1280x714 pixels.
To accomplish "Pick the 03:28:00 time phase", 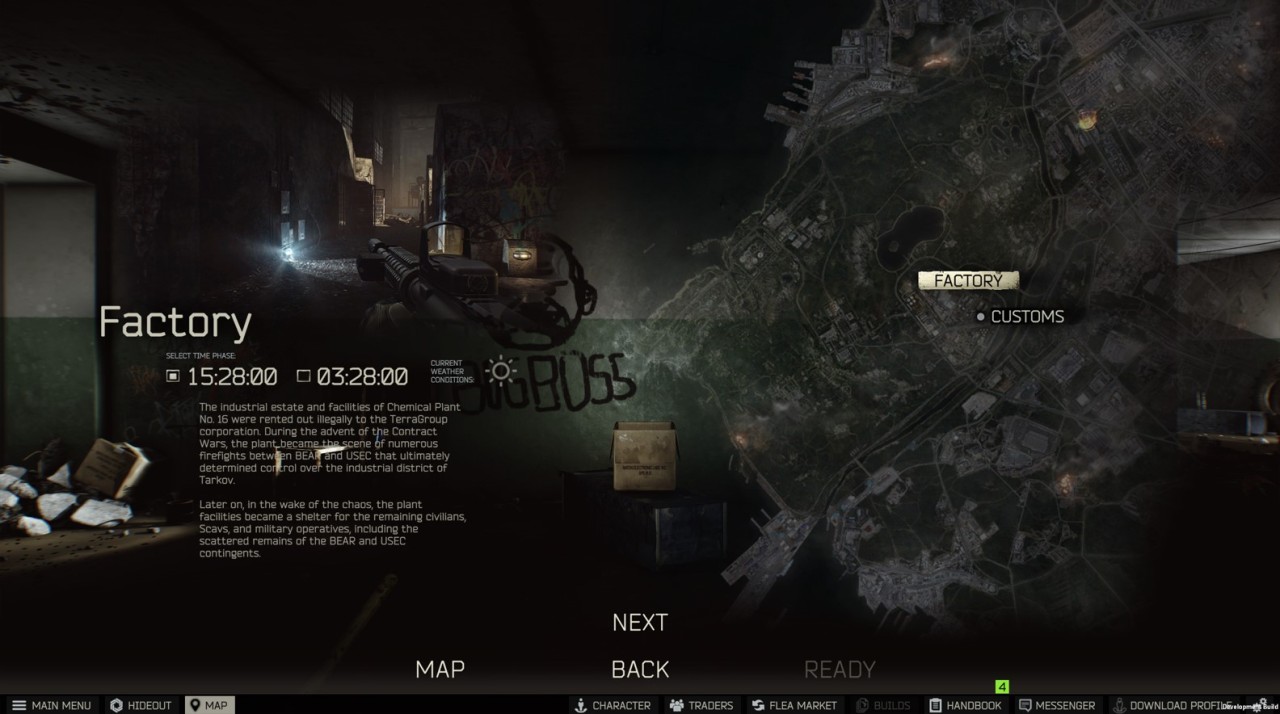I will click(353, 377).
